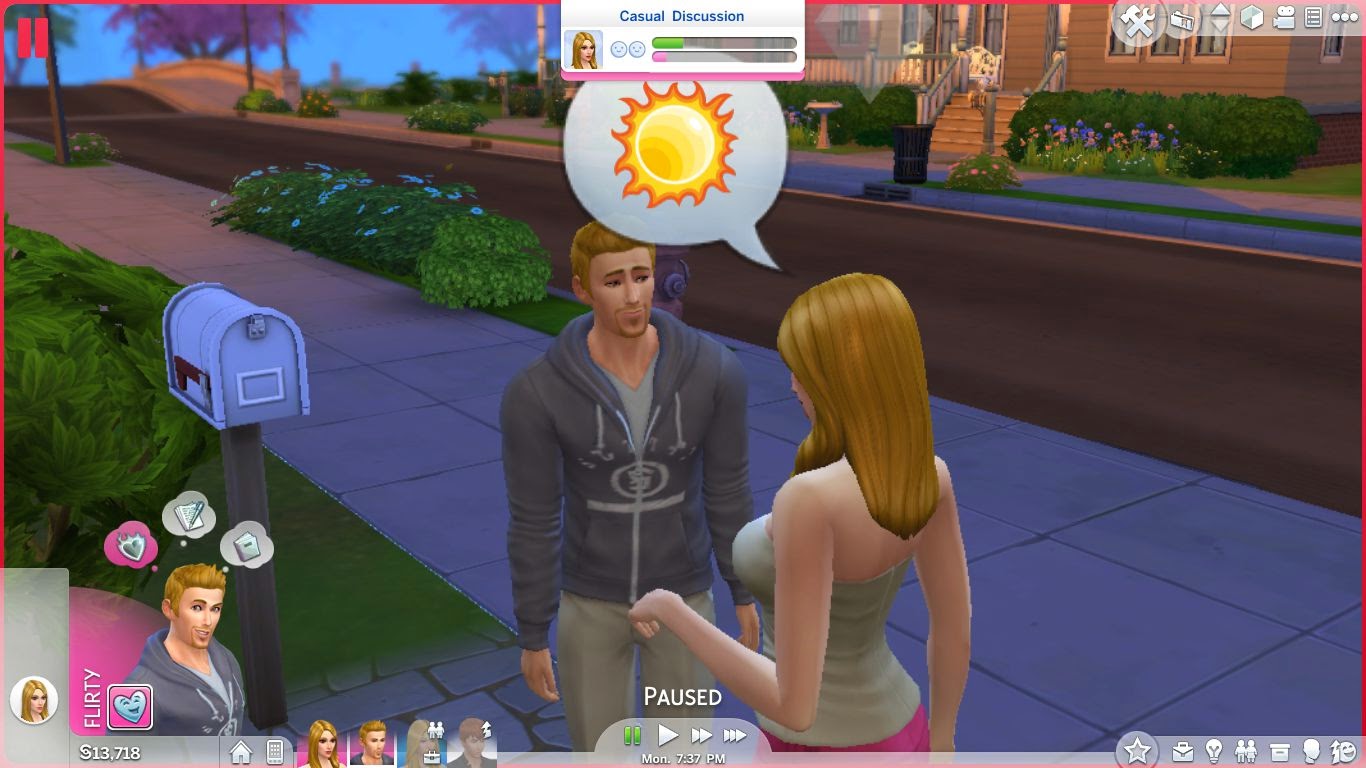Open the Career panel via briefcase icon
1366x768 pixels.
tap(1183, 750)
